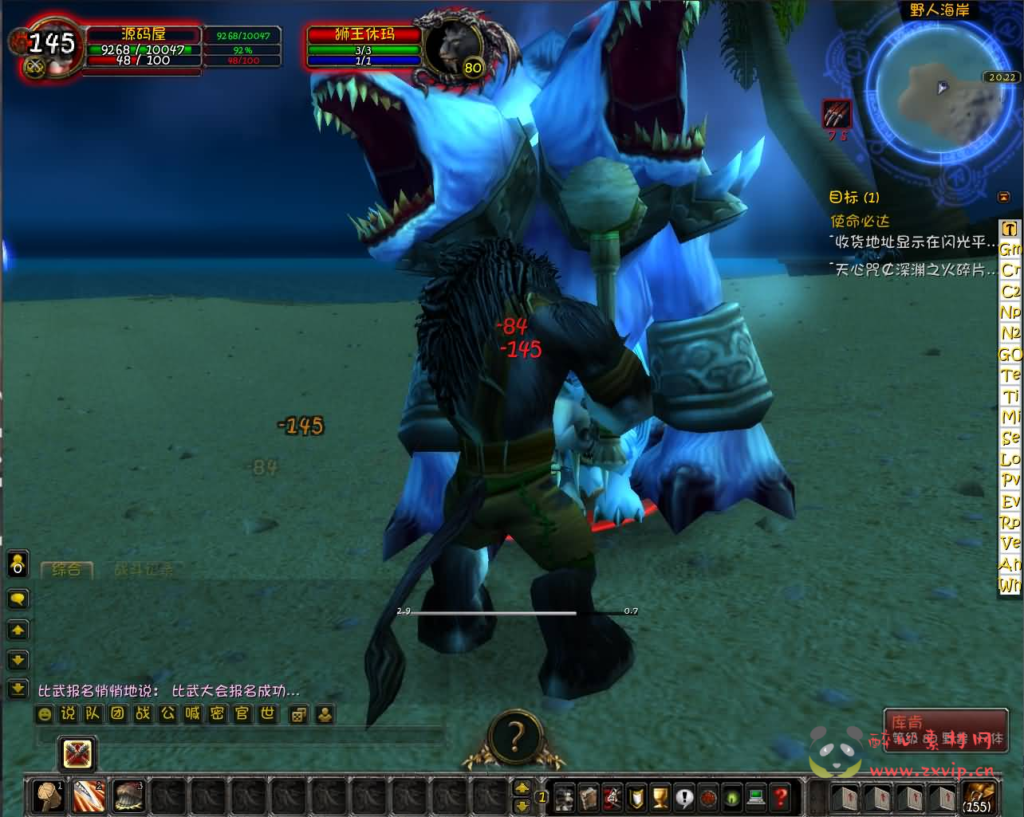Image resolution: width=1024 pixels, height=817 pixels.
Task: Choose the 喊 yell chat channel button
Action: [x=193, y=714]
